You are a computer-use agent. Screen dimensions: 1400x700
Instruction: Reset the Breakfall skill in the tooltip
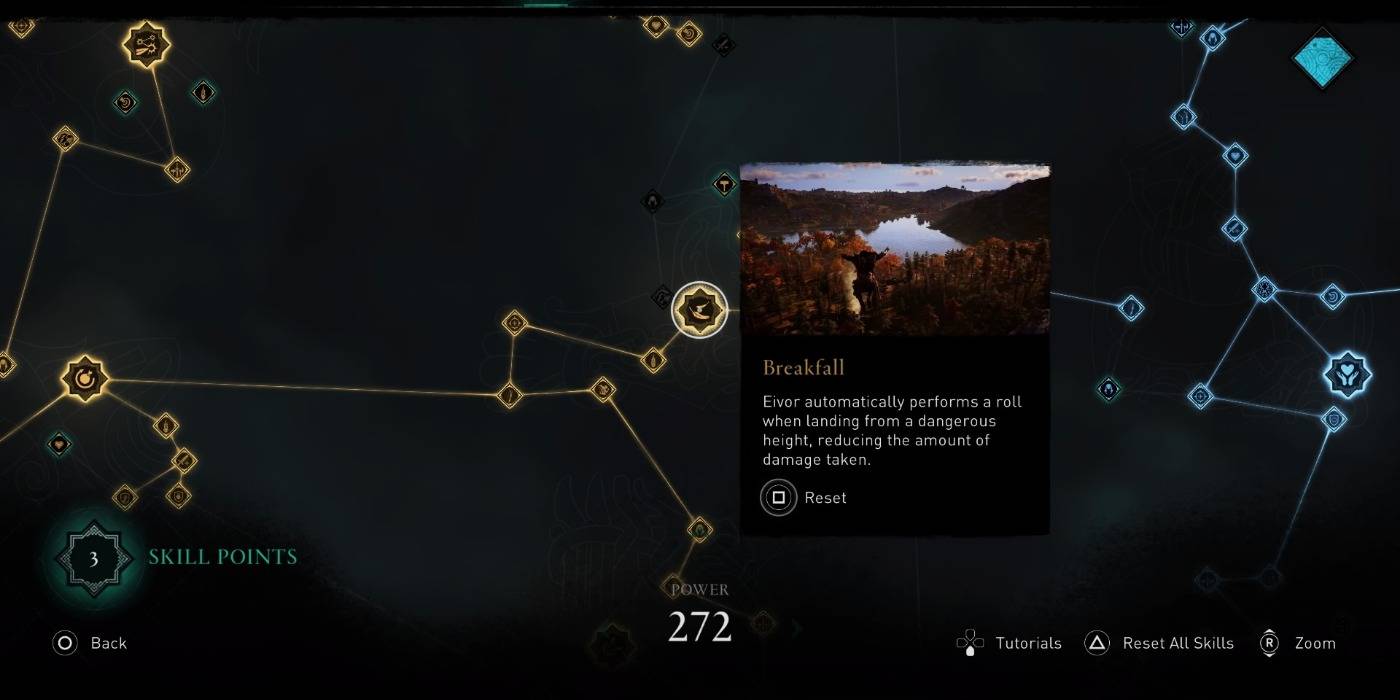tap(804, 497)
